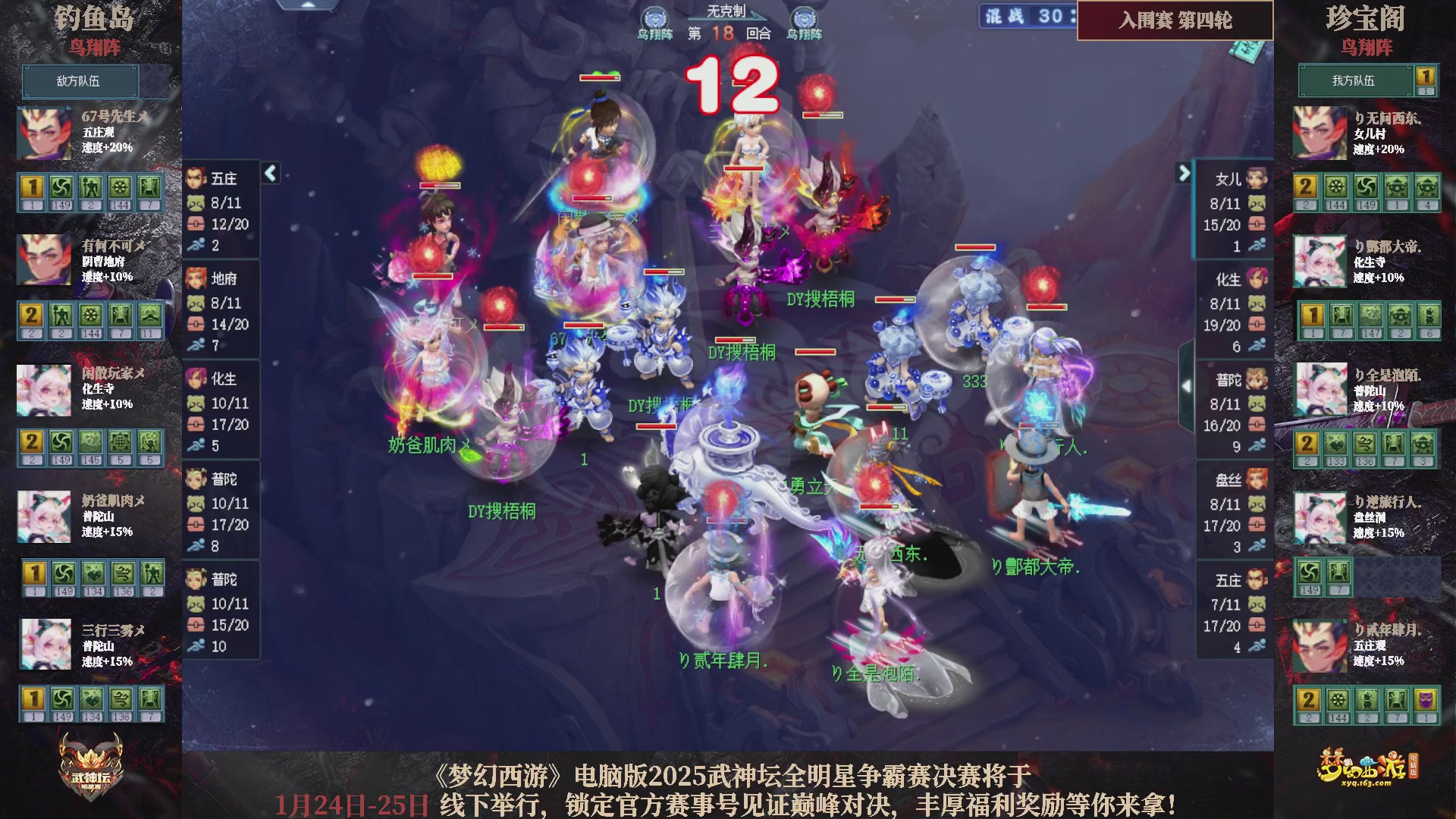Image resolution: width=1456 pixels, height=819 pixels.
Task: Collapse the left unit status list with its arrow
Action: 269,173
